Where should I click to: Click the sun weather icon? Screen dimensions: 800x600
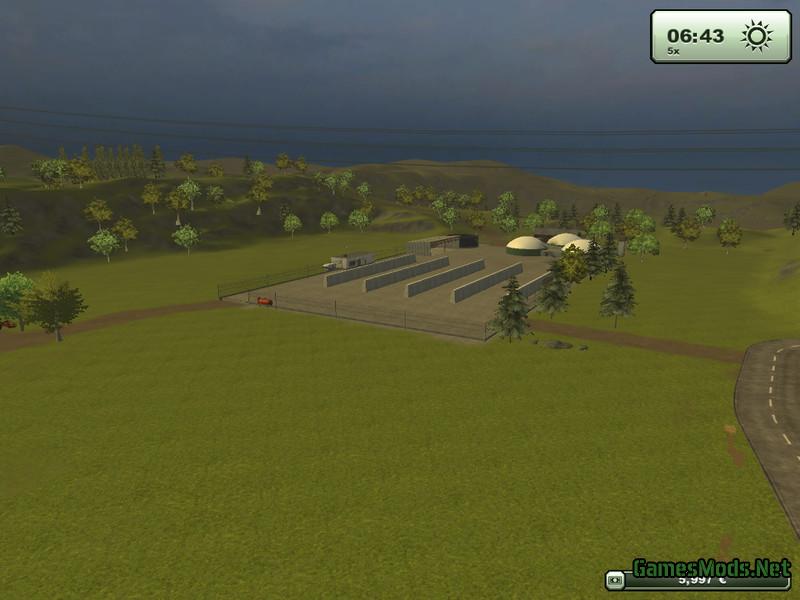coord(757,37)
